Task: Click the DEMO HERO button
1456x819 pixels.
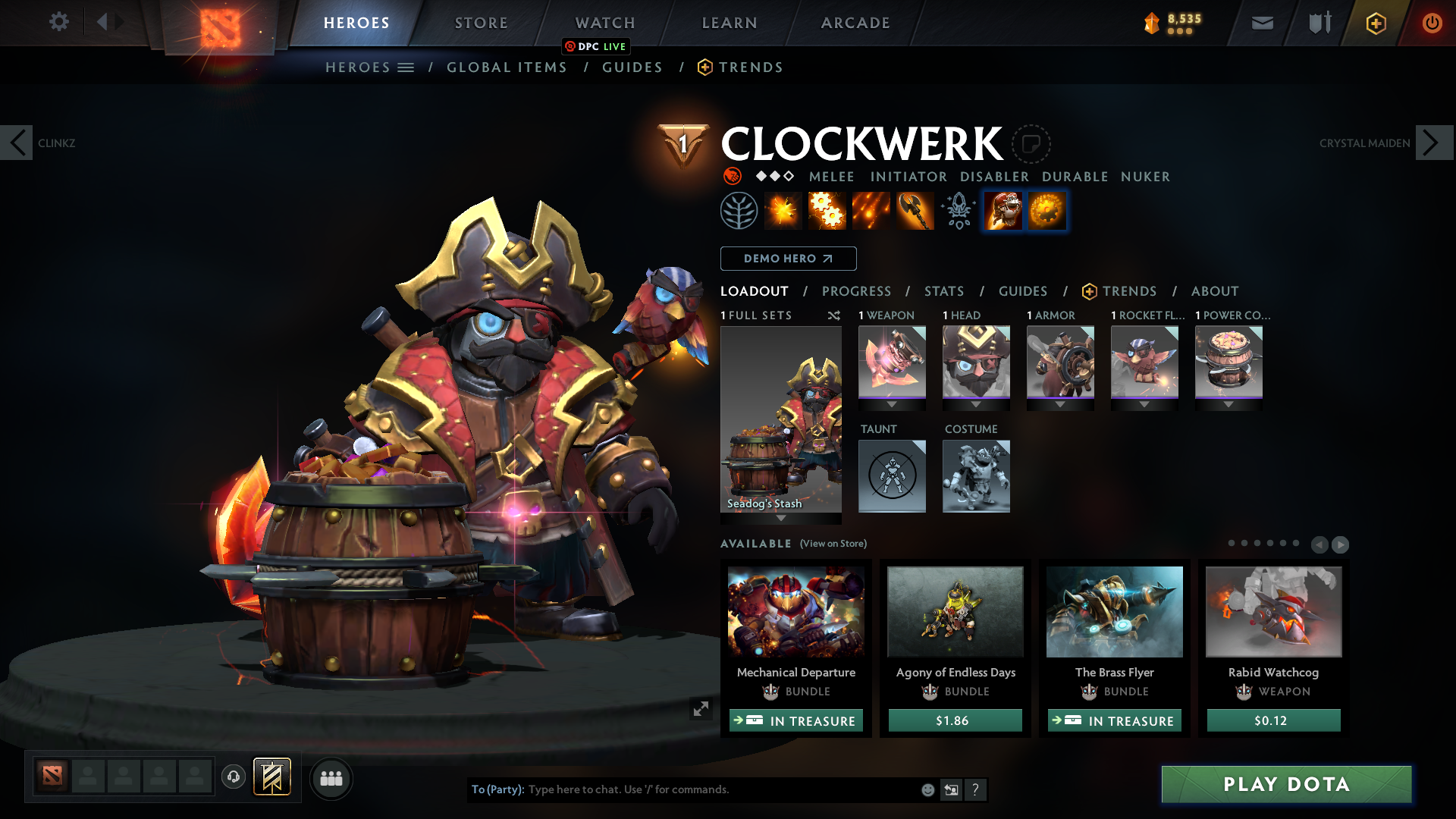Action: point(788,259)
